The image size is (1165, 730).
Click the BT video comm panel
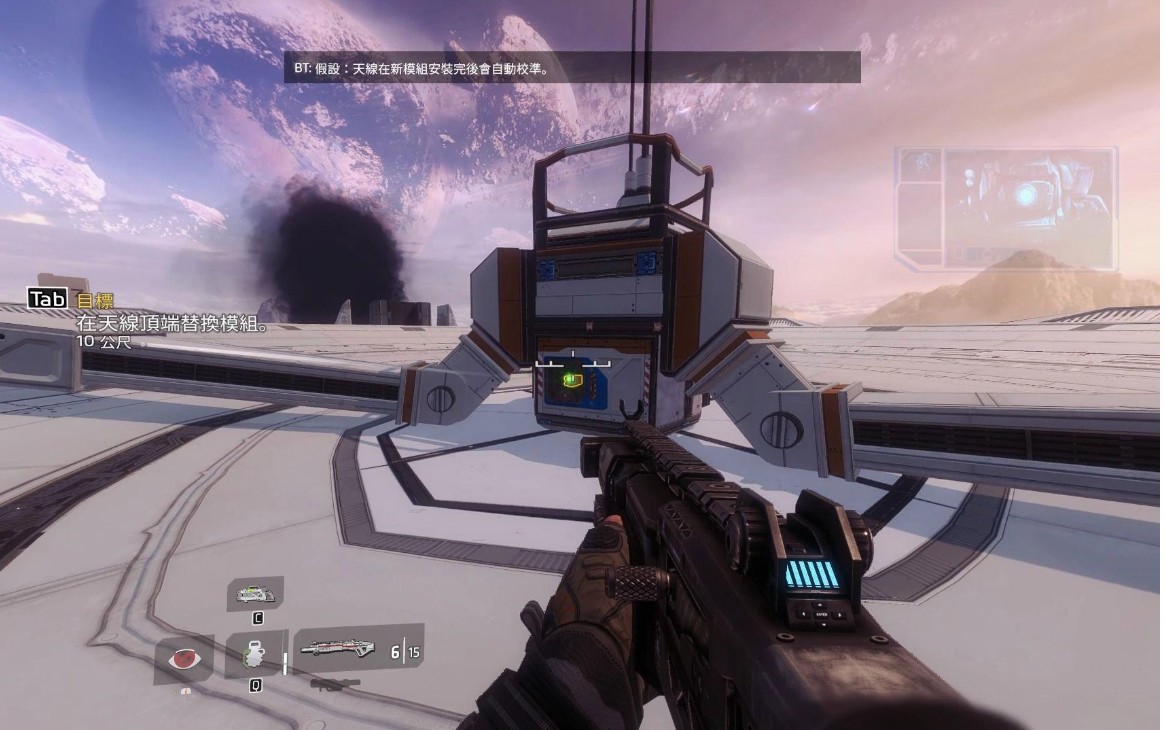coord(1005,208)
